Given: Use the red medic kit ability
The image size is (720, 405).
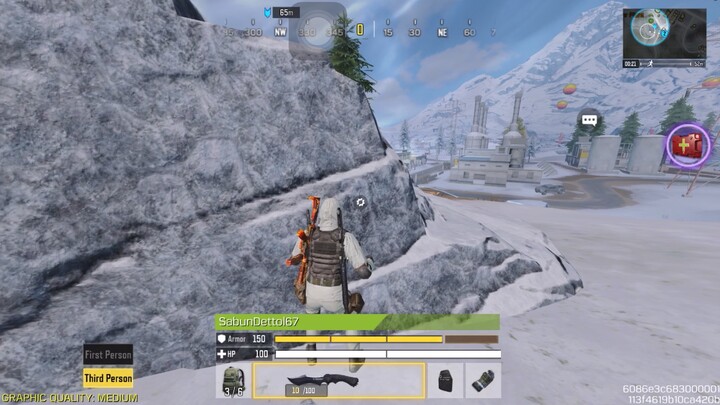Looking at the screenshot, I should click(688, 146).
